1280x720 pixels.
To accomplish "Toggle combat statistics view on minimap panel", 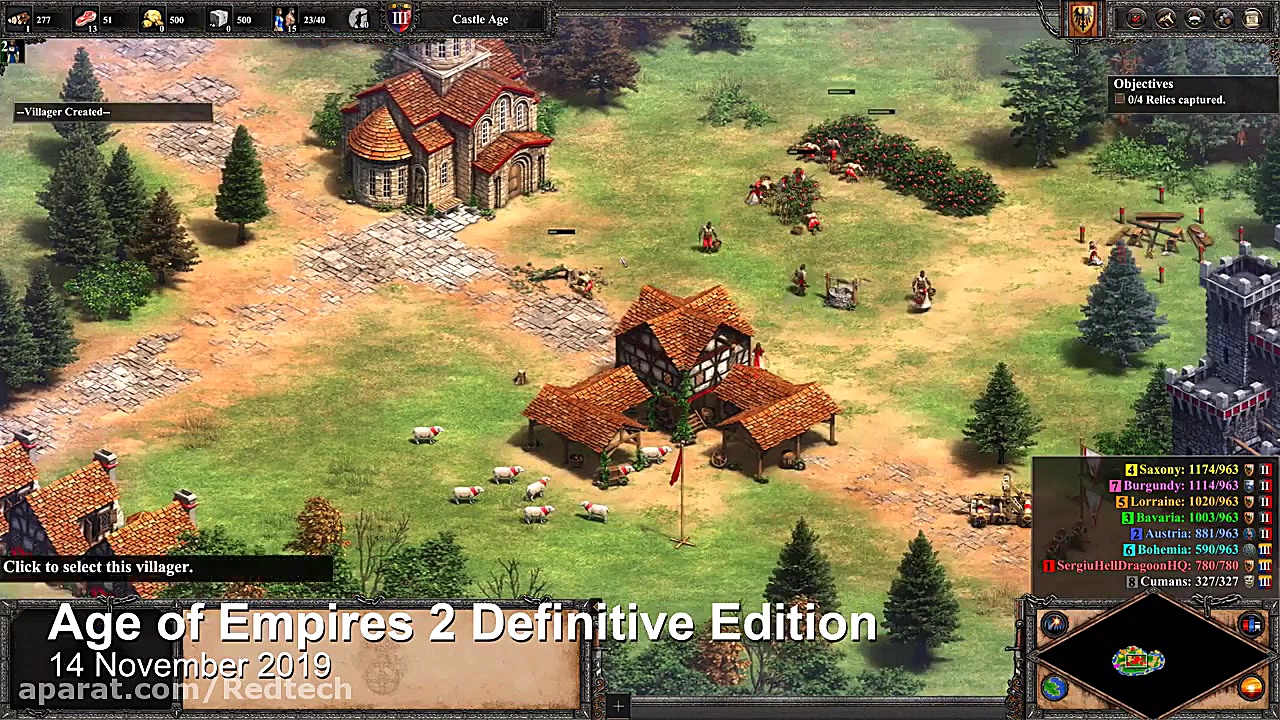I will (x=1252, y=624).
